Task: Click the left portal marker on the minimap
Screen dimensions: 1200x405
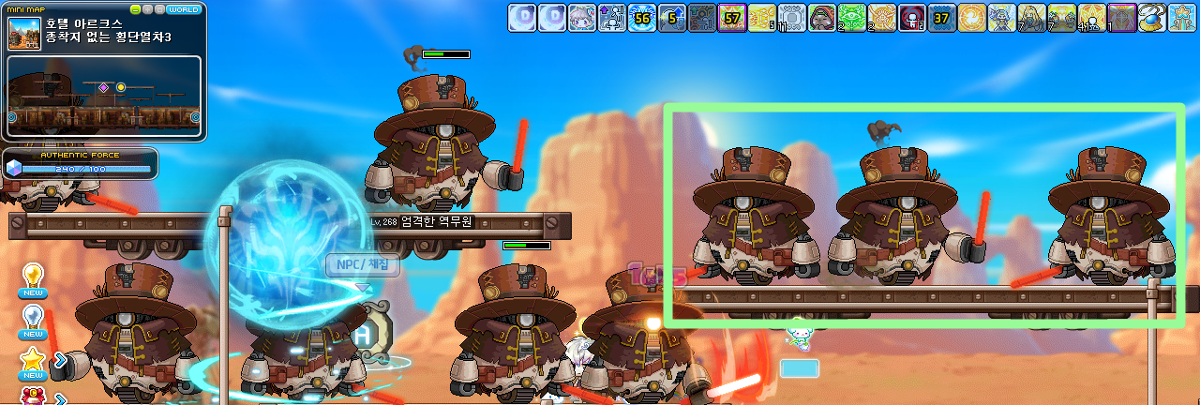Action: pyautogui.click(x=13, y=118)
